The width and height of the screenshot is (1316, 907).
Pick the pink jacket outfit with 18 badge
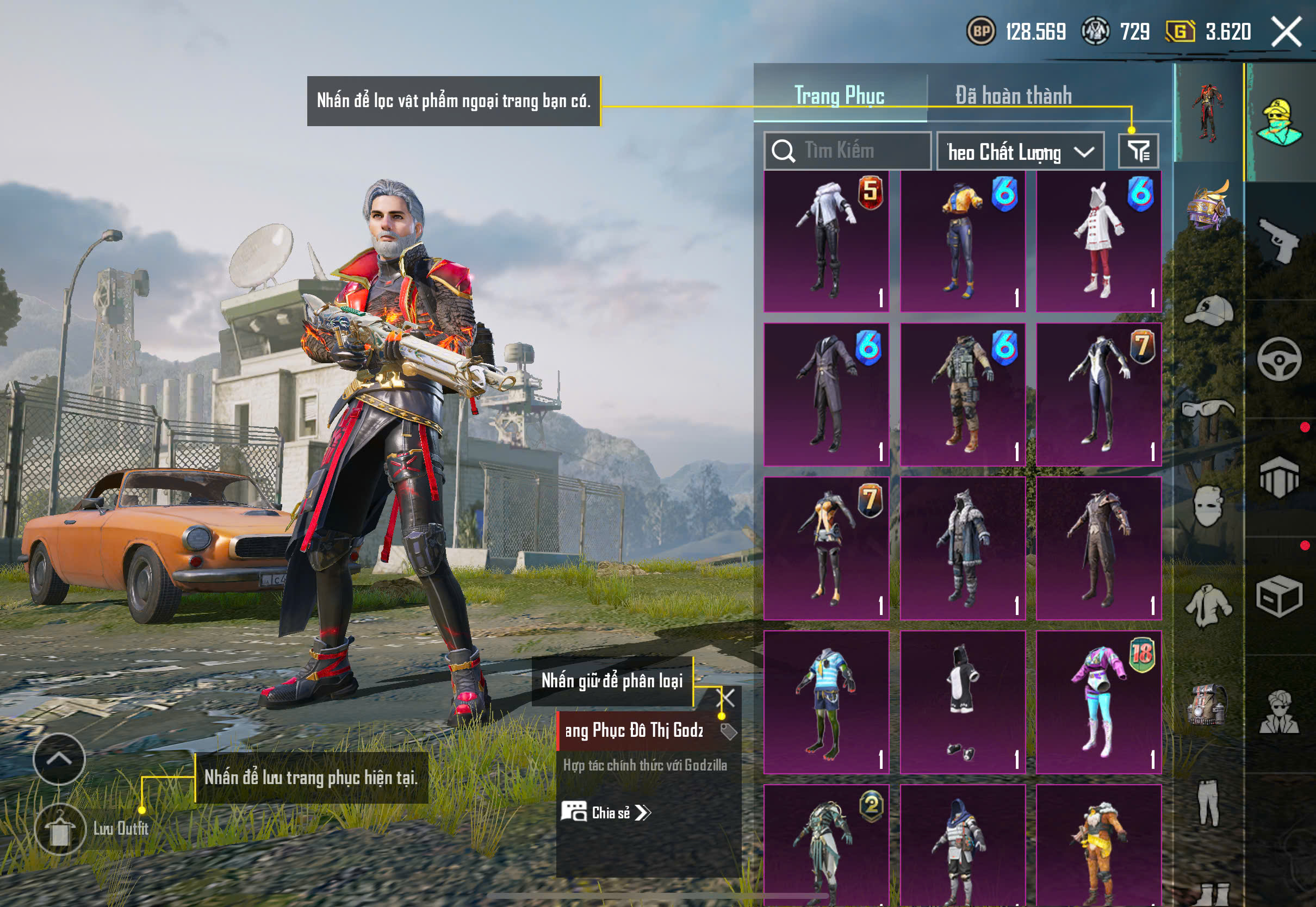(x=1098, y=703)
